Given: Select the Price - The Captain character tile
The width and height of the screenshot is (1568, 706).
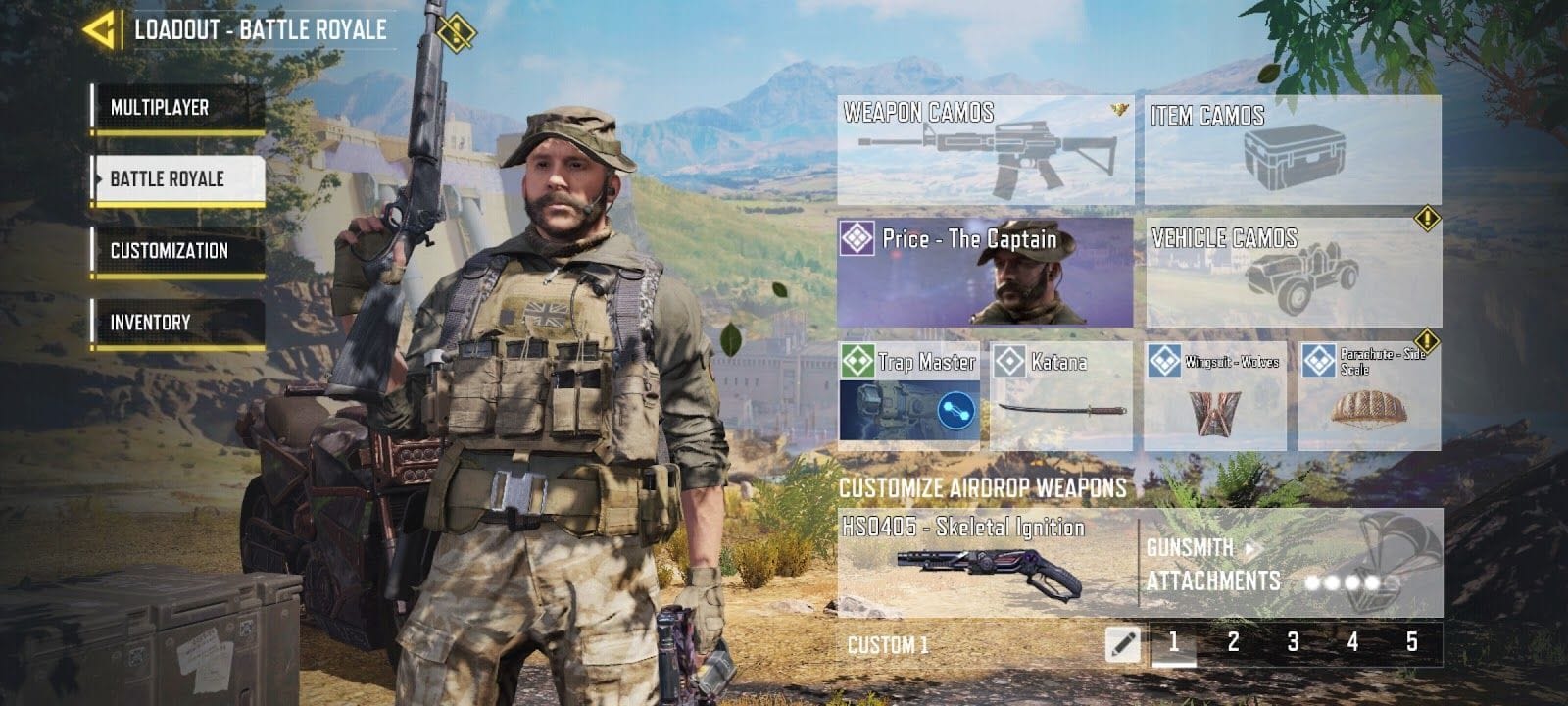Looking at the screenshot, I should [985, 273].
